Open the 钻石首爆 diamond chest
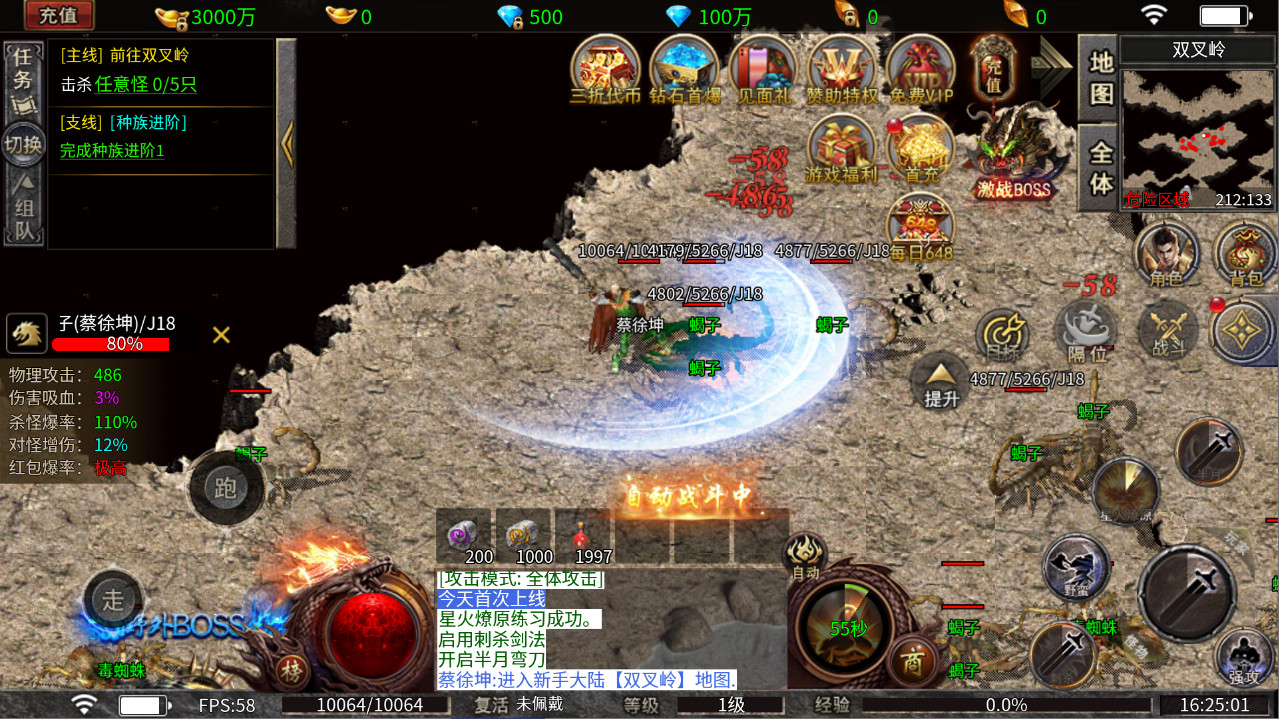This screenshot has width=1279, height=719. (x=684, y=70)
